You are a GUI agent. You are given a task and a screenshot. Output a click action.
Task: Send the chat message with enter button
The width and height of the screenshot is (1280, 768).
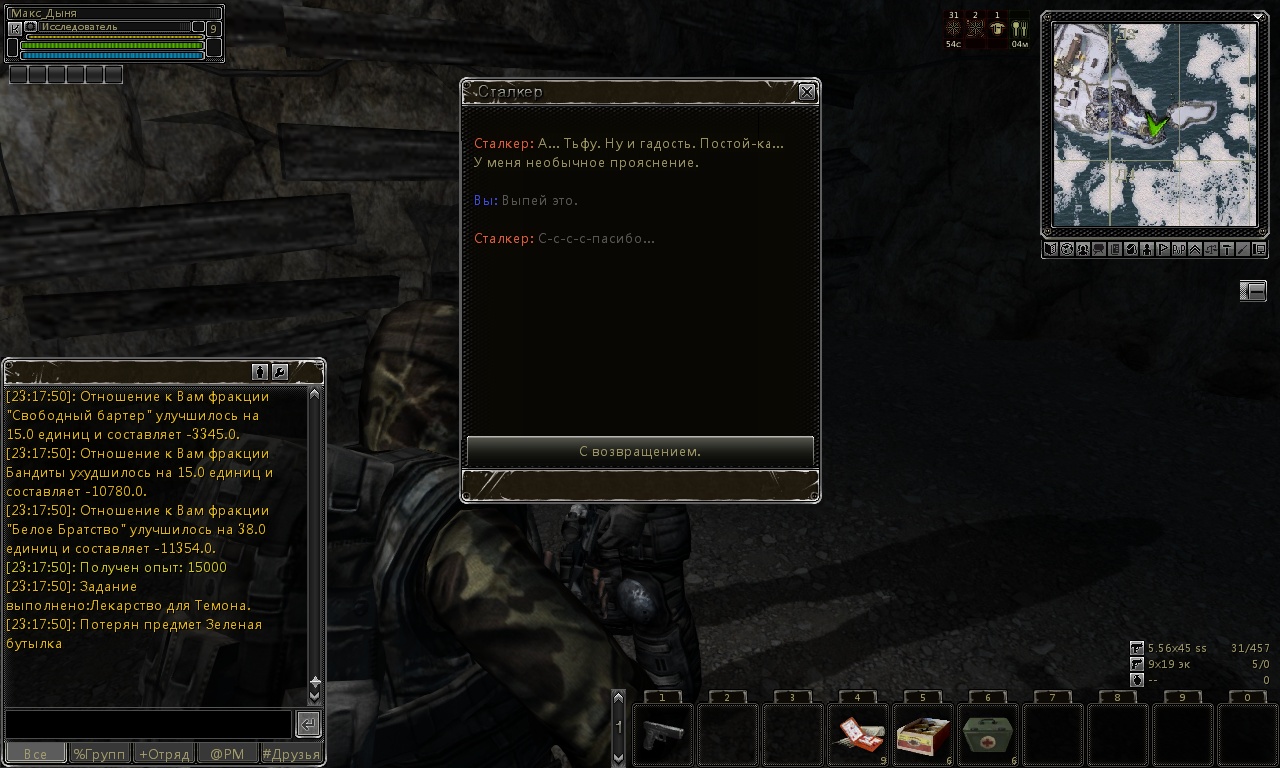point(308,724)
